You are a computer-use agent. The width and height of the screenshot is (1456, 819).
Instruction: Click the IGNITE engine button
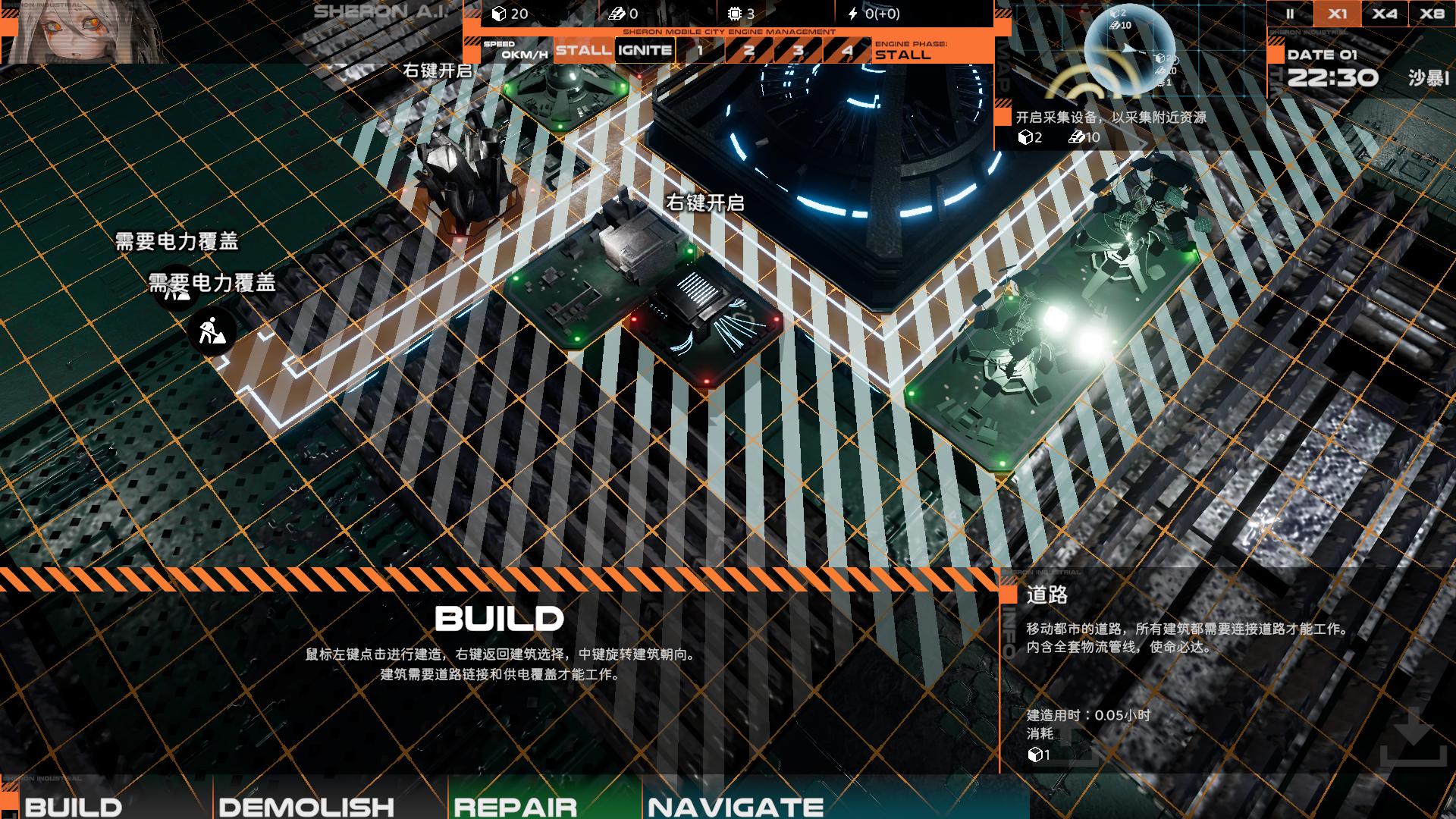click(x=645, y=51)
